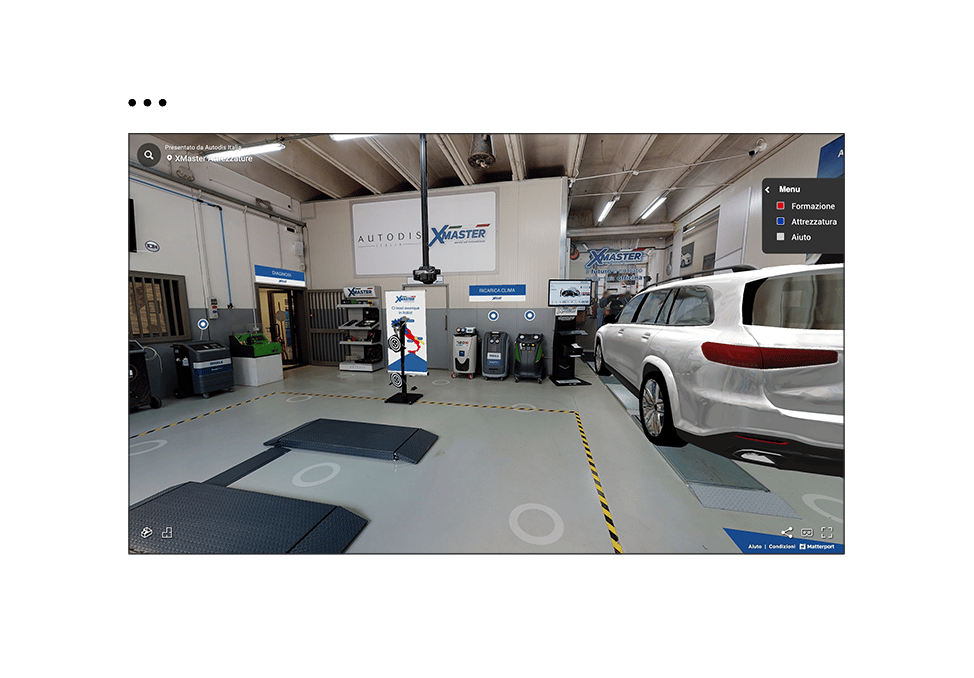Open the search magnifier button
Screen dimensions: 974x678
(149, 155)
